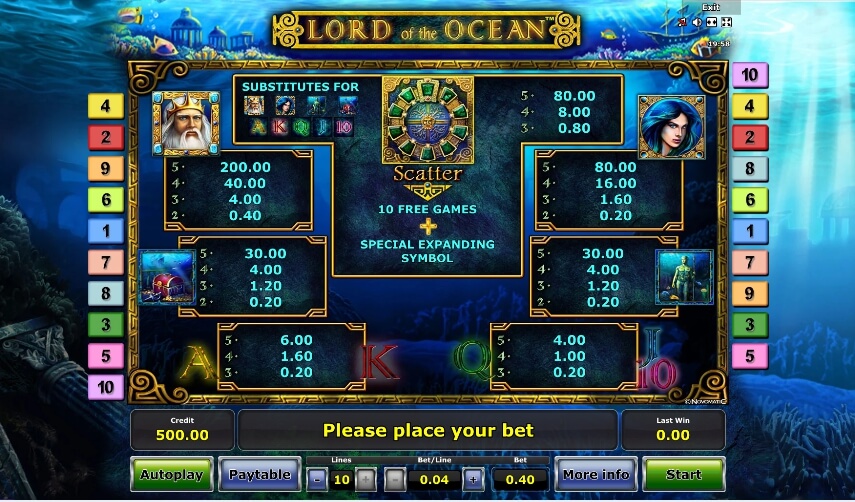
Task: Click the horizontal-arrows widen screen icon
Action: click(x=711, y=21)
